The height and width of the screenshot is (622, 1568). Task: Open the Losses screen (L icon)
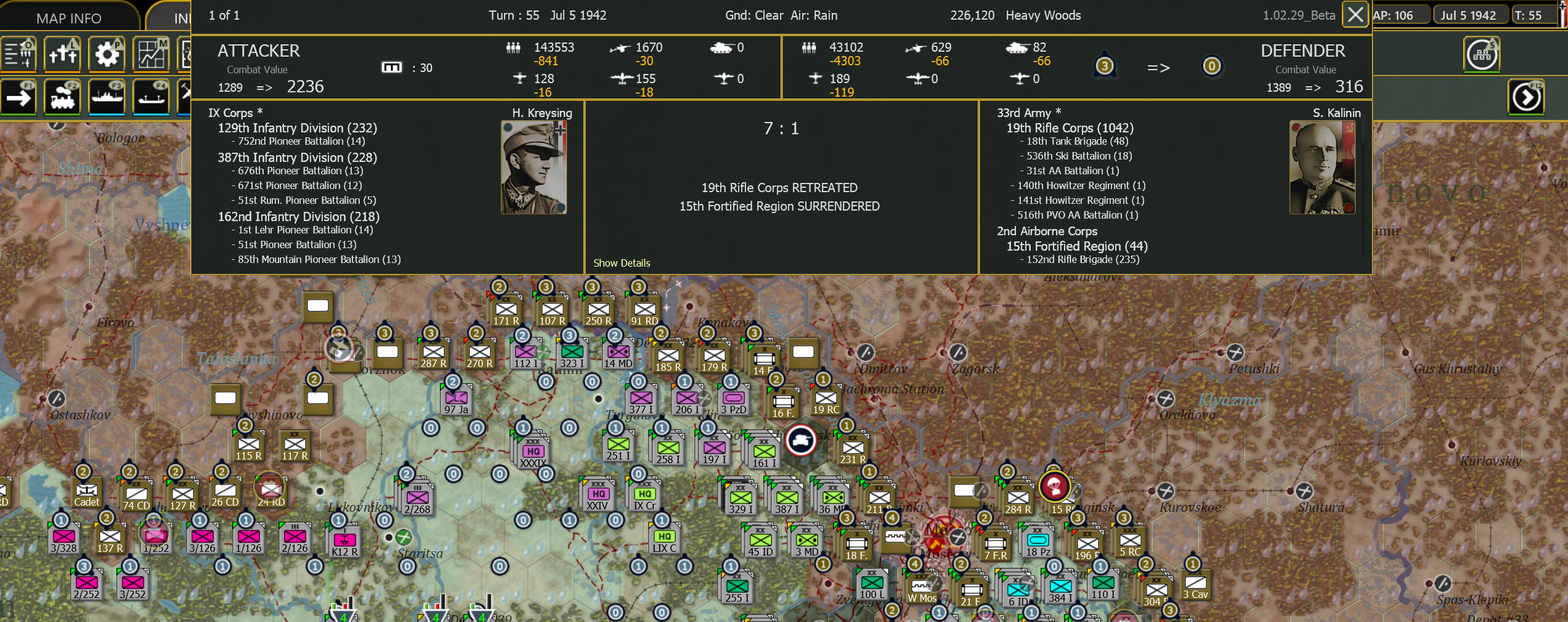coord(62,54)
